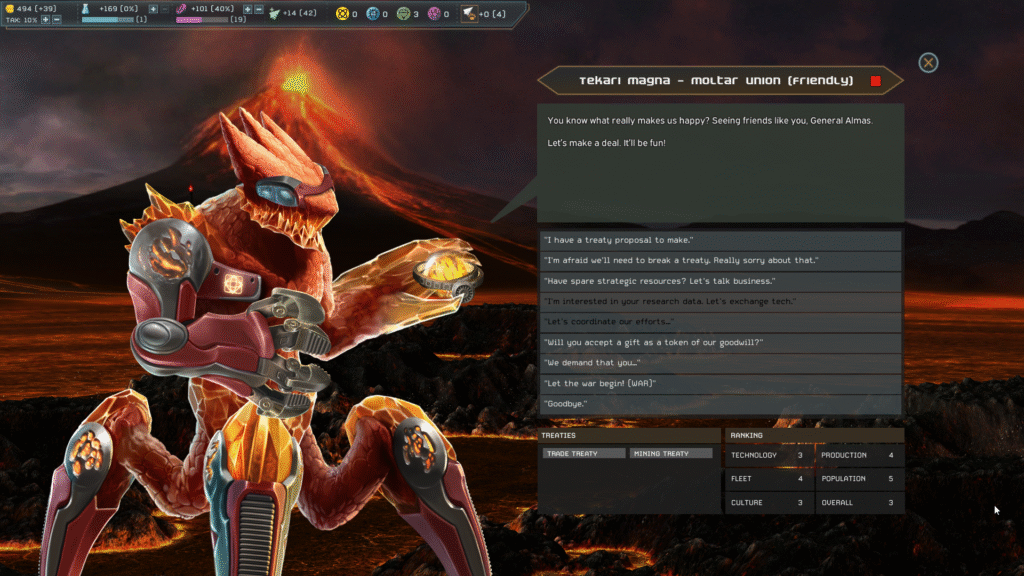This screenshot has width=1024, height=576.
Task: Decrease the tax rate with minus button
Action: click(57, 20)
